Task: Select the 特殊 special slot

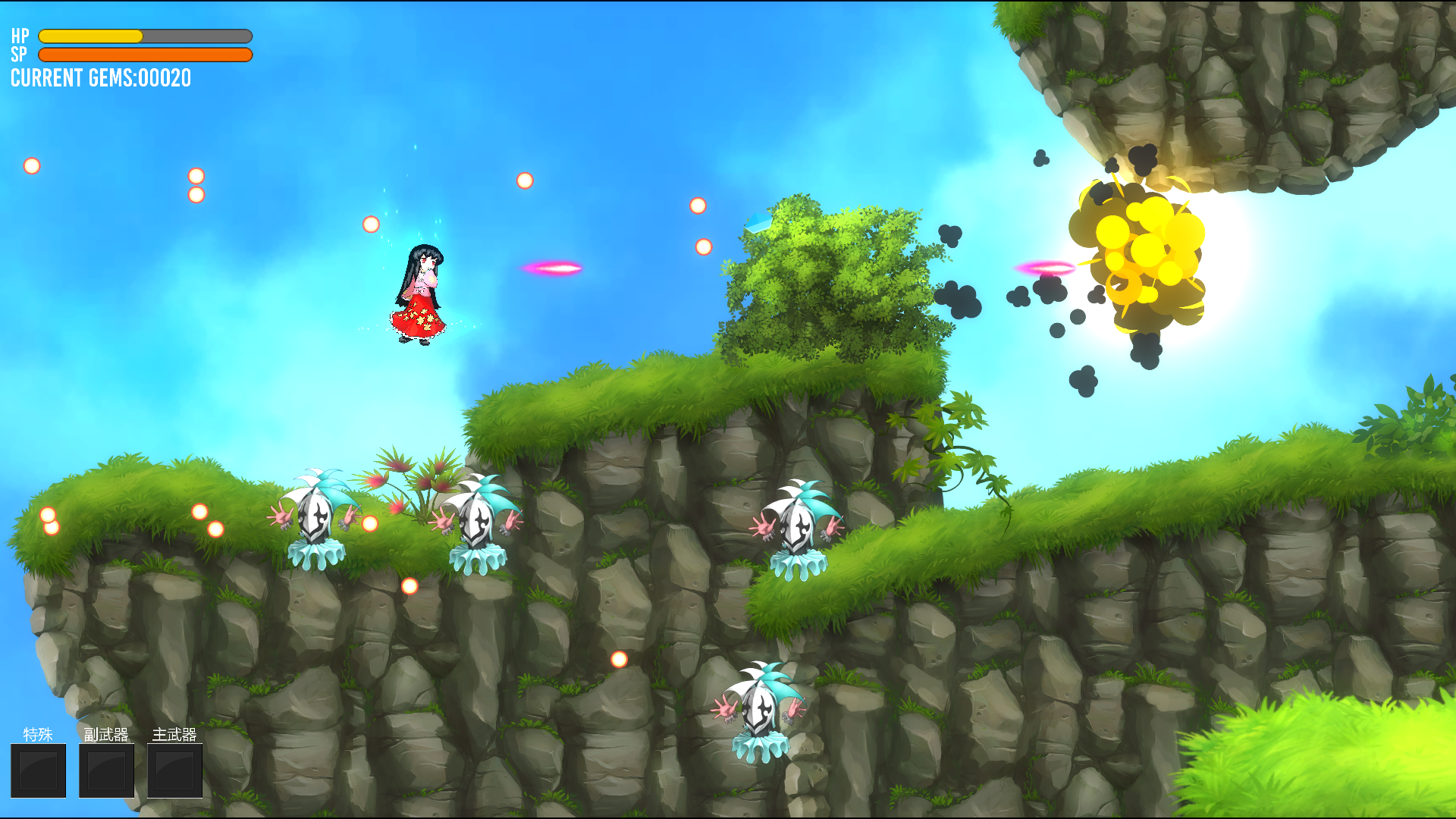Action: (38, 770)
